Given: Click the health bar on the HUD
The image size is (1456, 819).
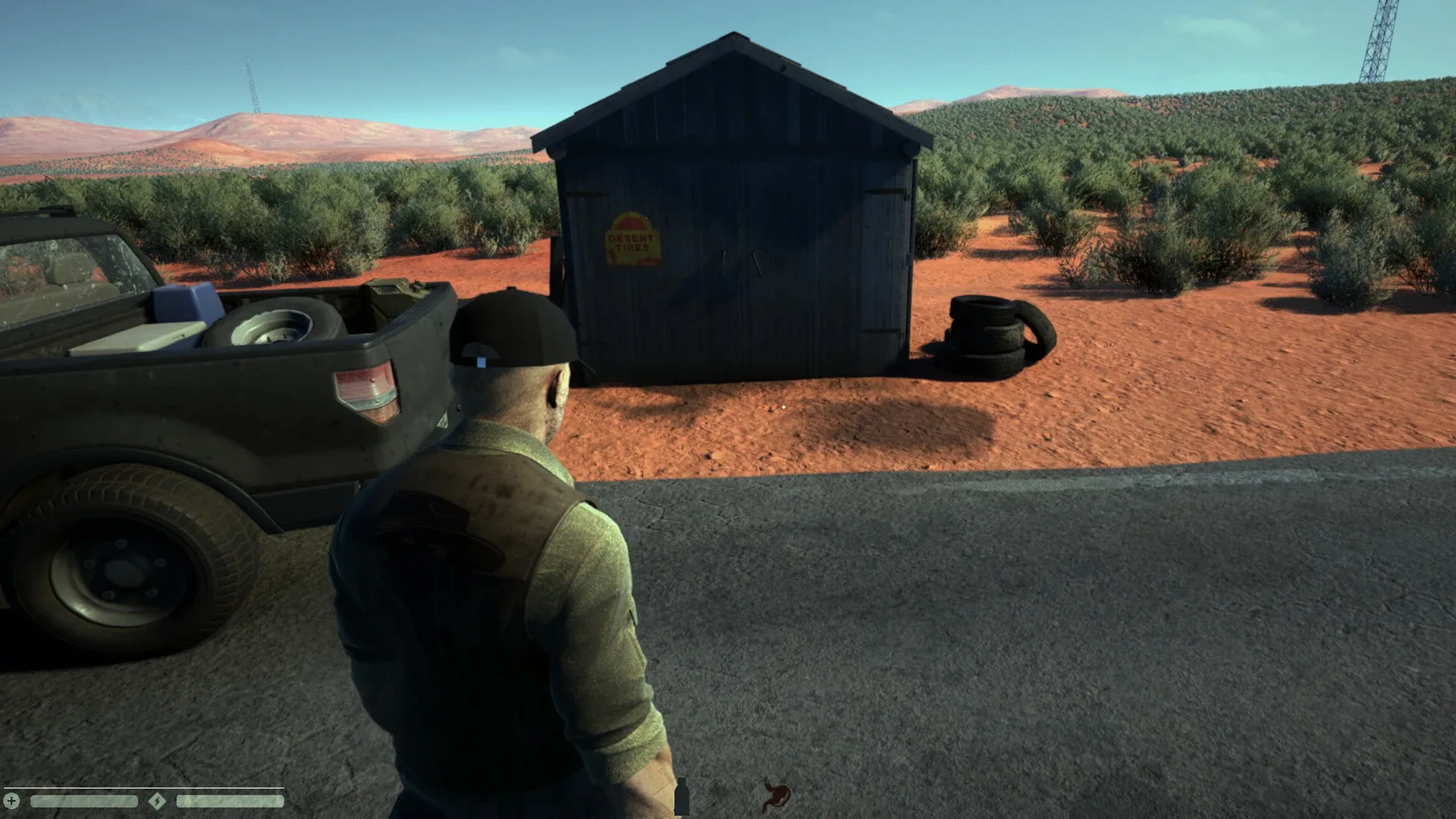Looking at the screenshot, I should tap(83, 802).
